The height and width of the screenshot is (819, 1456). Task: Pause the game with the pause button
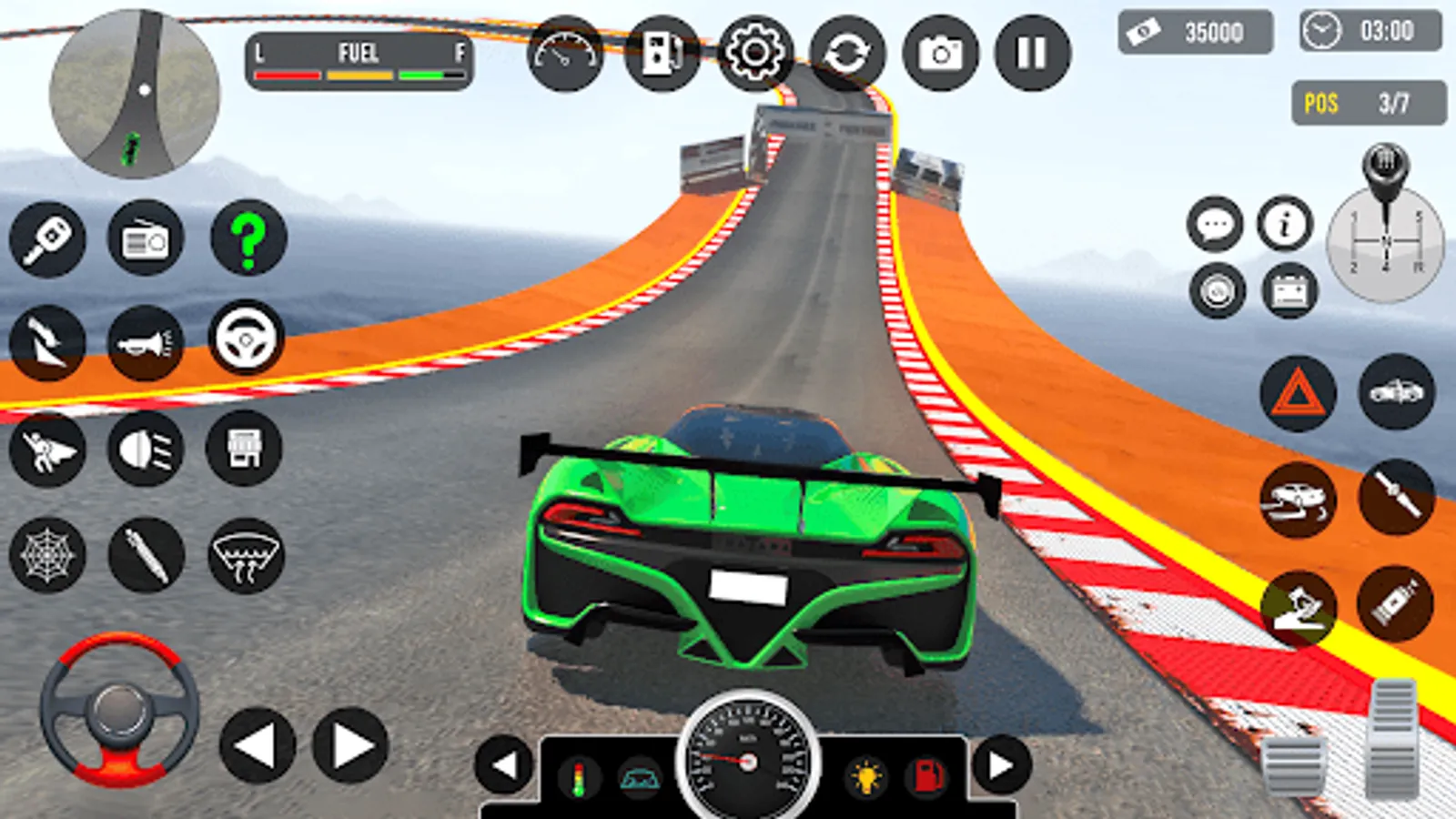click(1032, 53)
